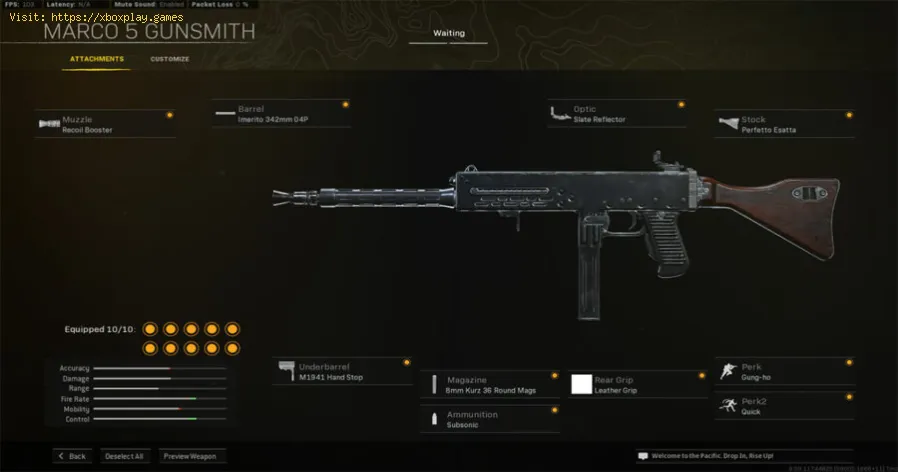Click Deselect All attachments
The image size is (898, 472).
coord(125,456)
